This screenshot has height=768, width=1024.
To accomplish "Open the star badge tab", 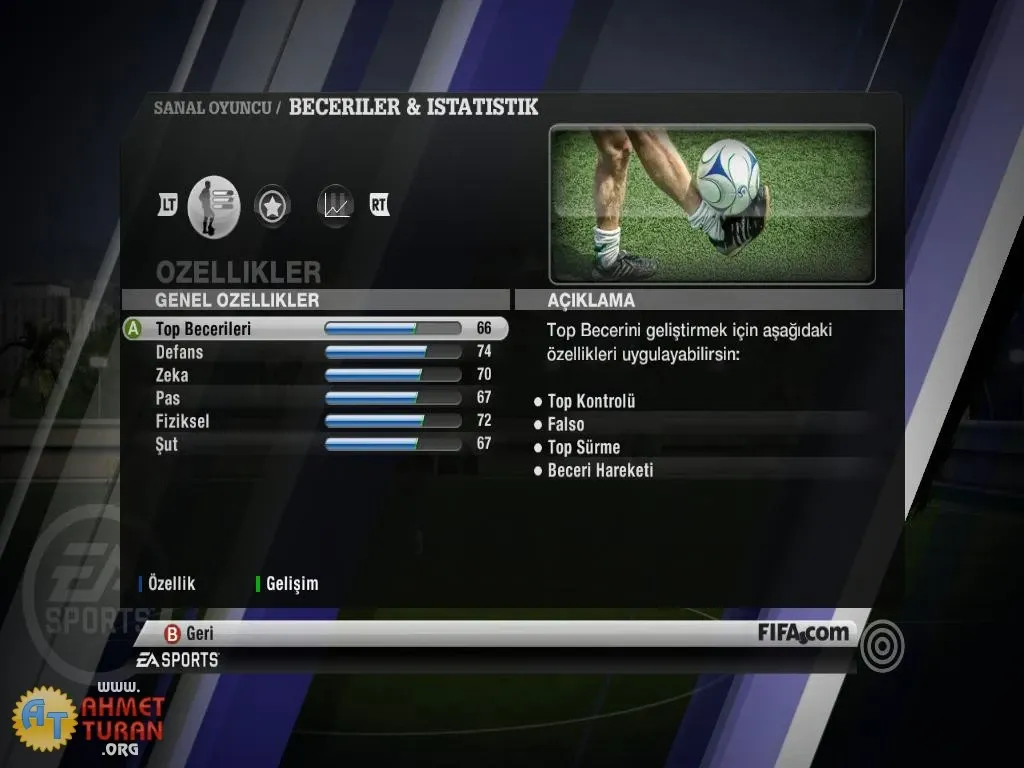I will tap(271, 206).
